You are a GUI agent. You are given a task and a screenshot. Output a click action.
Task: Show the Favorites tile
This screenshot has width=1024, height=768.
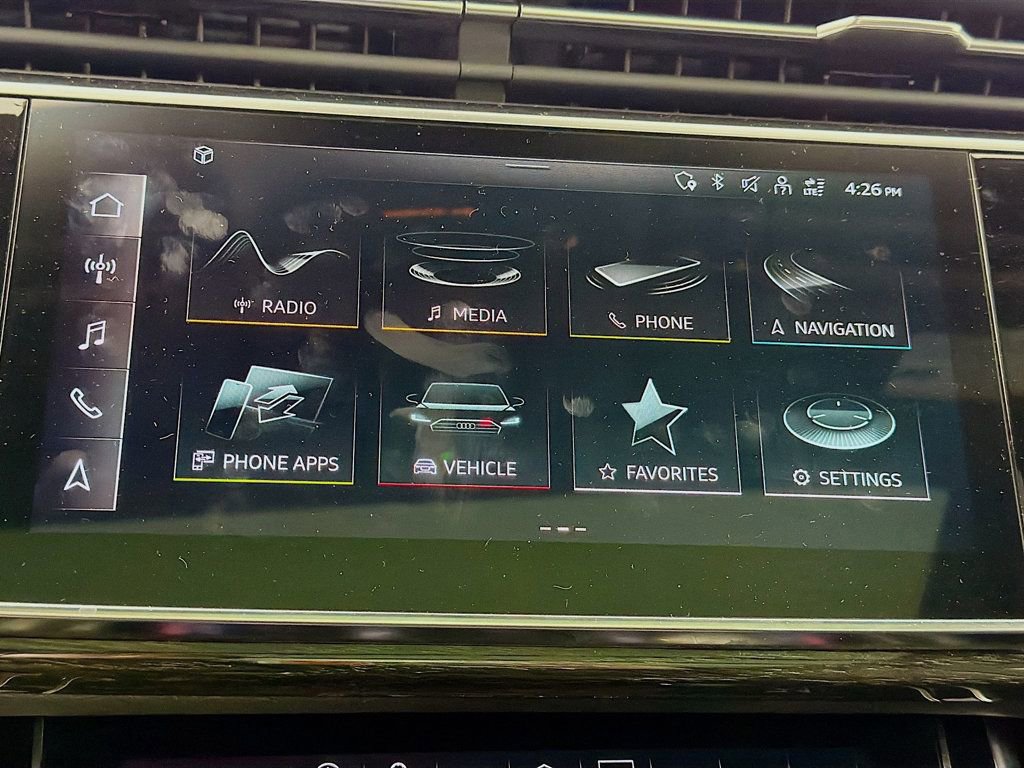656,438
